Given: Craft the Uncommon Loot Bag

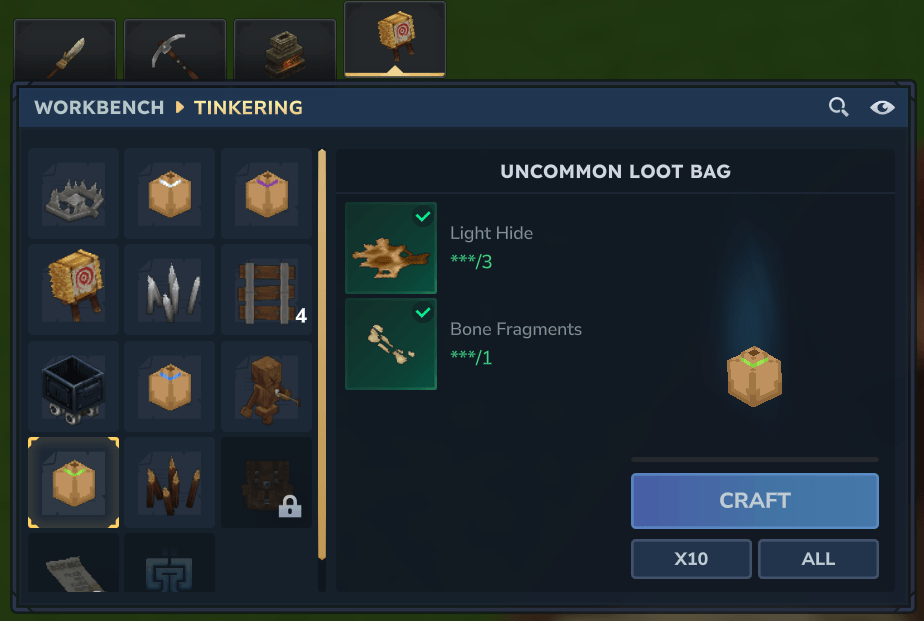Looking at the screenshot, I should 754,500.
